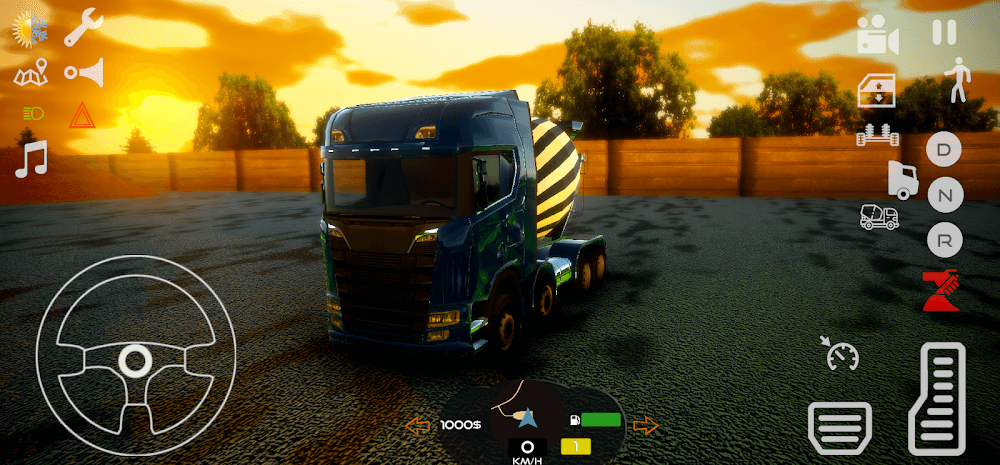Viewport: 1000px width, 465px height.
Task: Switch camera view with the video camera icon
Action: 877,37
